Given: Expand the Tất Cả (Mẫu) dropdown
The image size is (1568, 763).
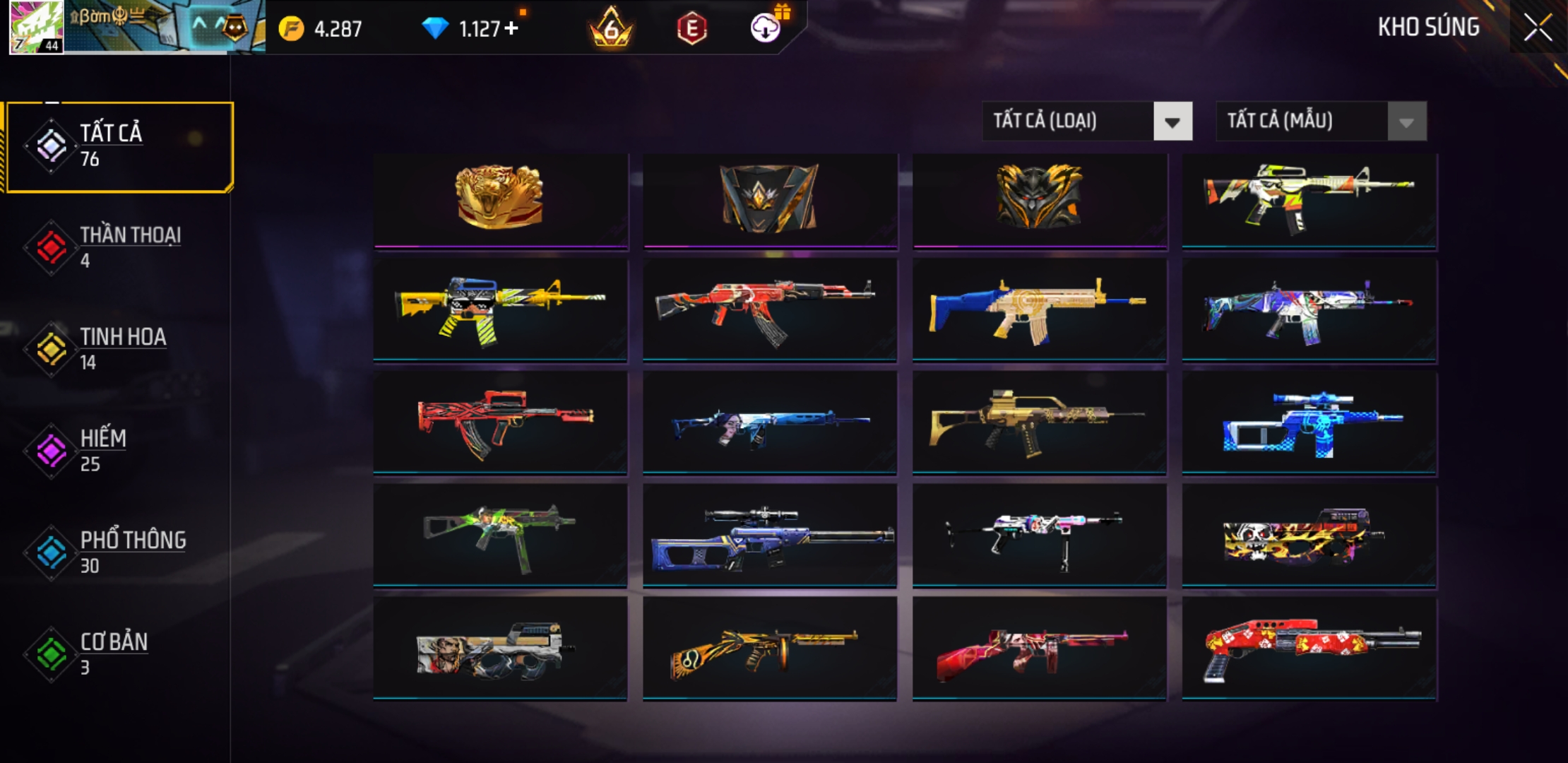Looking at the screenshot, I should click(x=1406, y=122).
